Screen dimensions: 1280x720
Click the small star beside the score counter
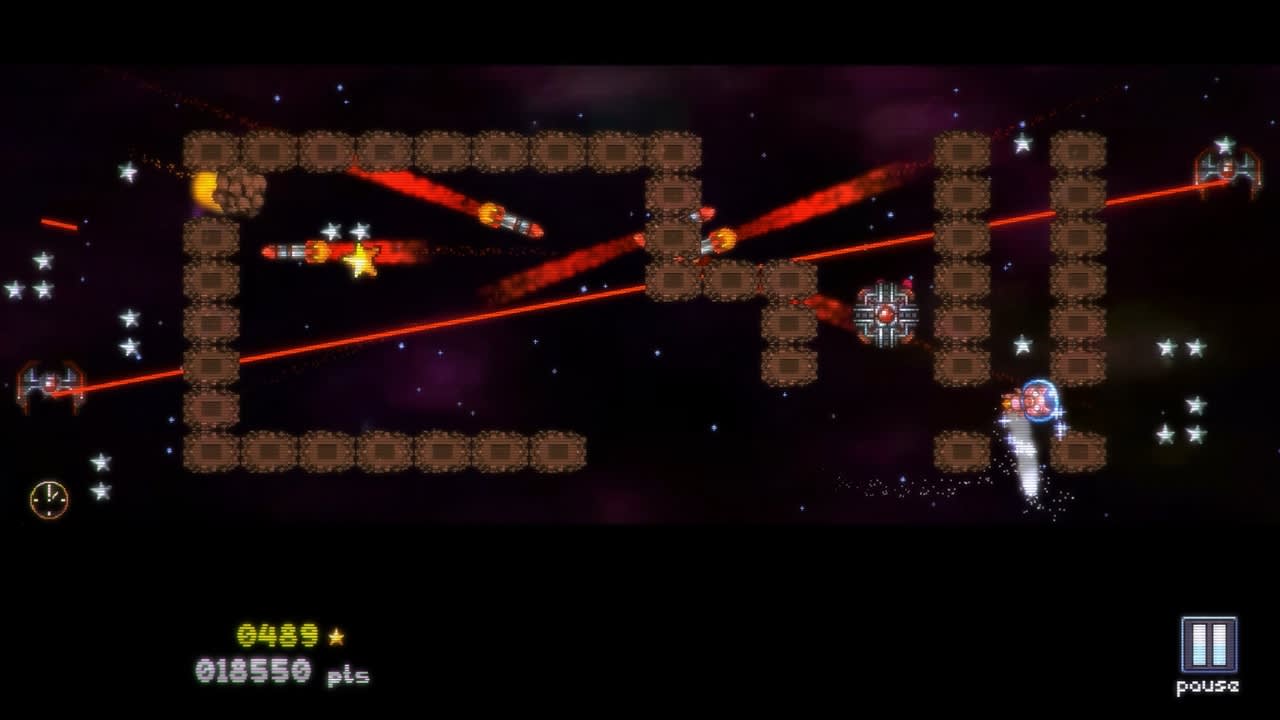pos(338,633)
